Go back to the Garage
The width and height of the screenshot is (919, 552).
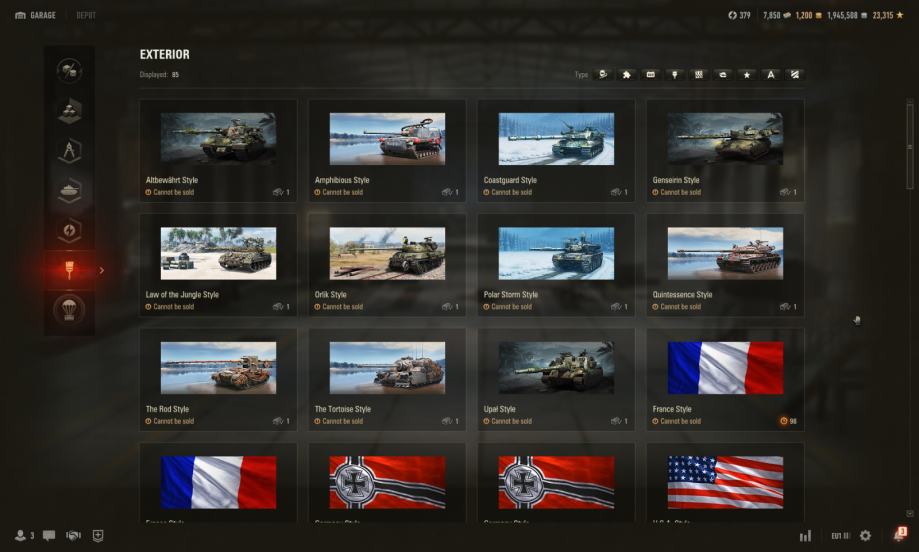click(36, 15)
